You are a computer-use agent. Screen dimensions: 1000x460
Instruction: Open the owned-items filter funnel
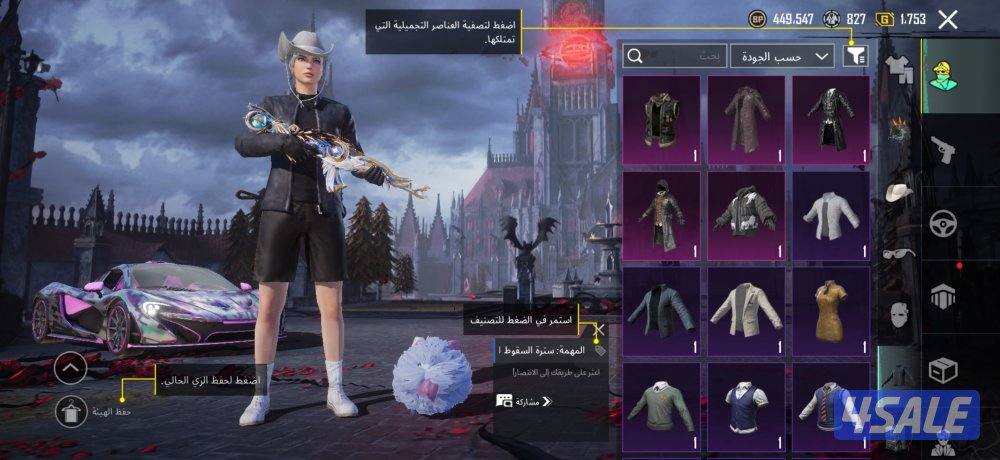[855, 56]
